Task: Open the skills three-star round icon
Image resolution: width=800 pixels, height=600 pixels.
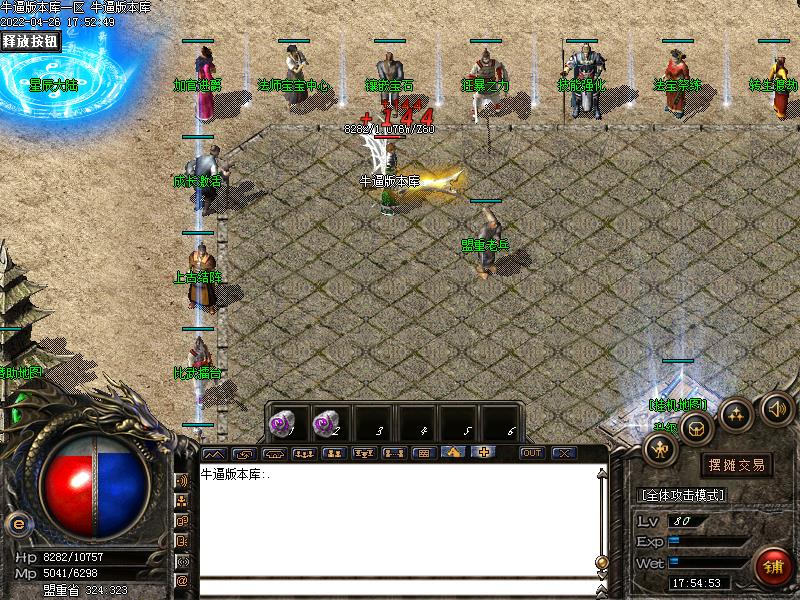Action: [x=738, y=413]
